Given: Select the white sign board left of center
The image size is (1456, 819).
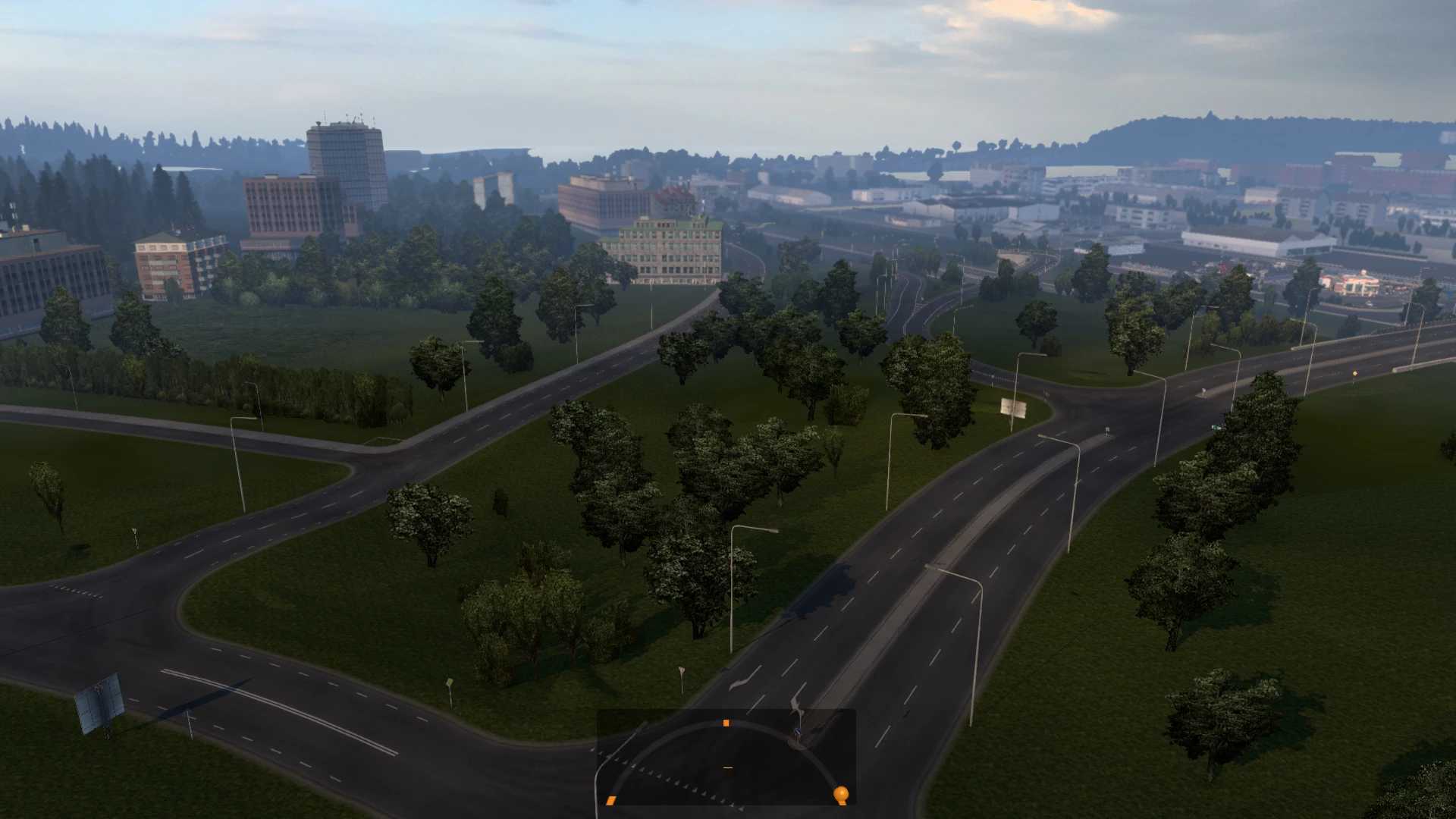Looking at the screenshot, I should (x=1014, y=407).
